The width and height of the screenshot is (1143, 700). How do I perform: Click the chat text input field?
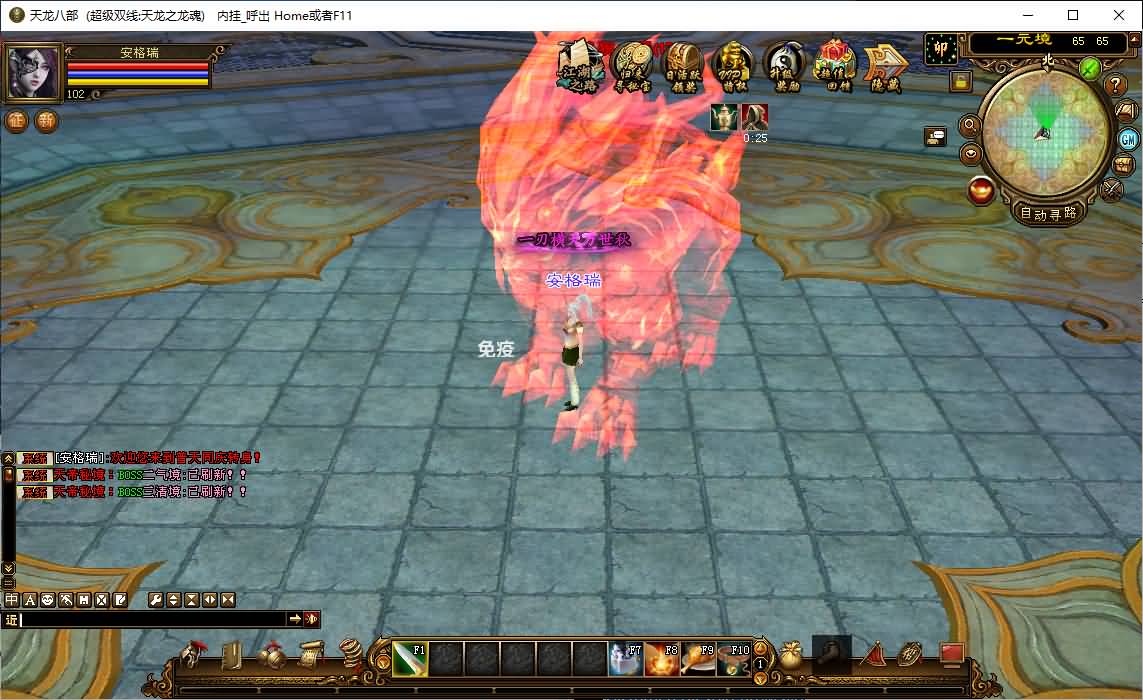tap(152, 620)
